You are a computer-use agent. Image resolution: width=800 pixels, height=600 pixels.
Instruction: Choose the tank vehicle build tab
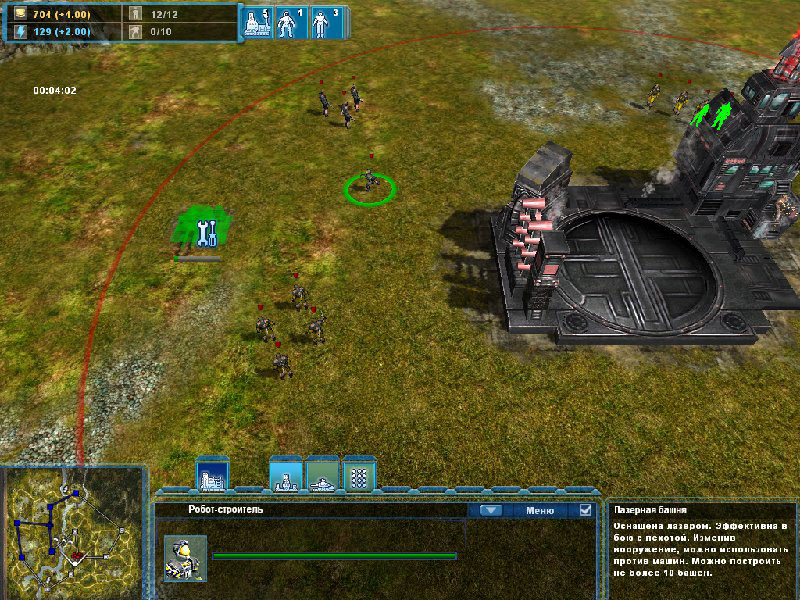[x=322, y=475]
